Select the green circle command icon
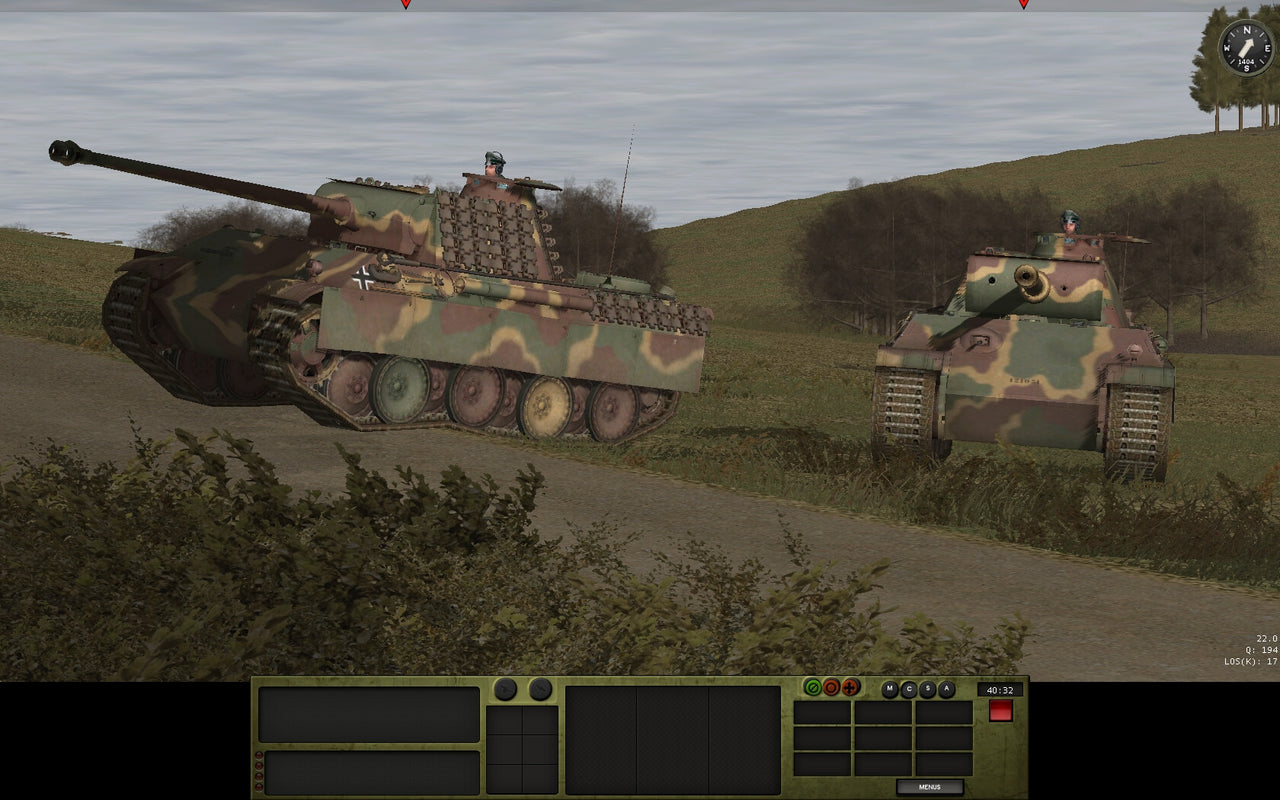The width and height of the screenshot is (1280, 800). [x=812, y=687]
